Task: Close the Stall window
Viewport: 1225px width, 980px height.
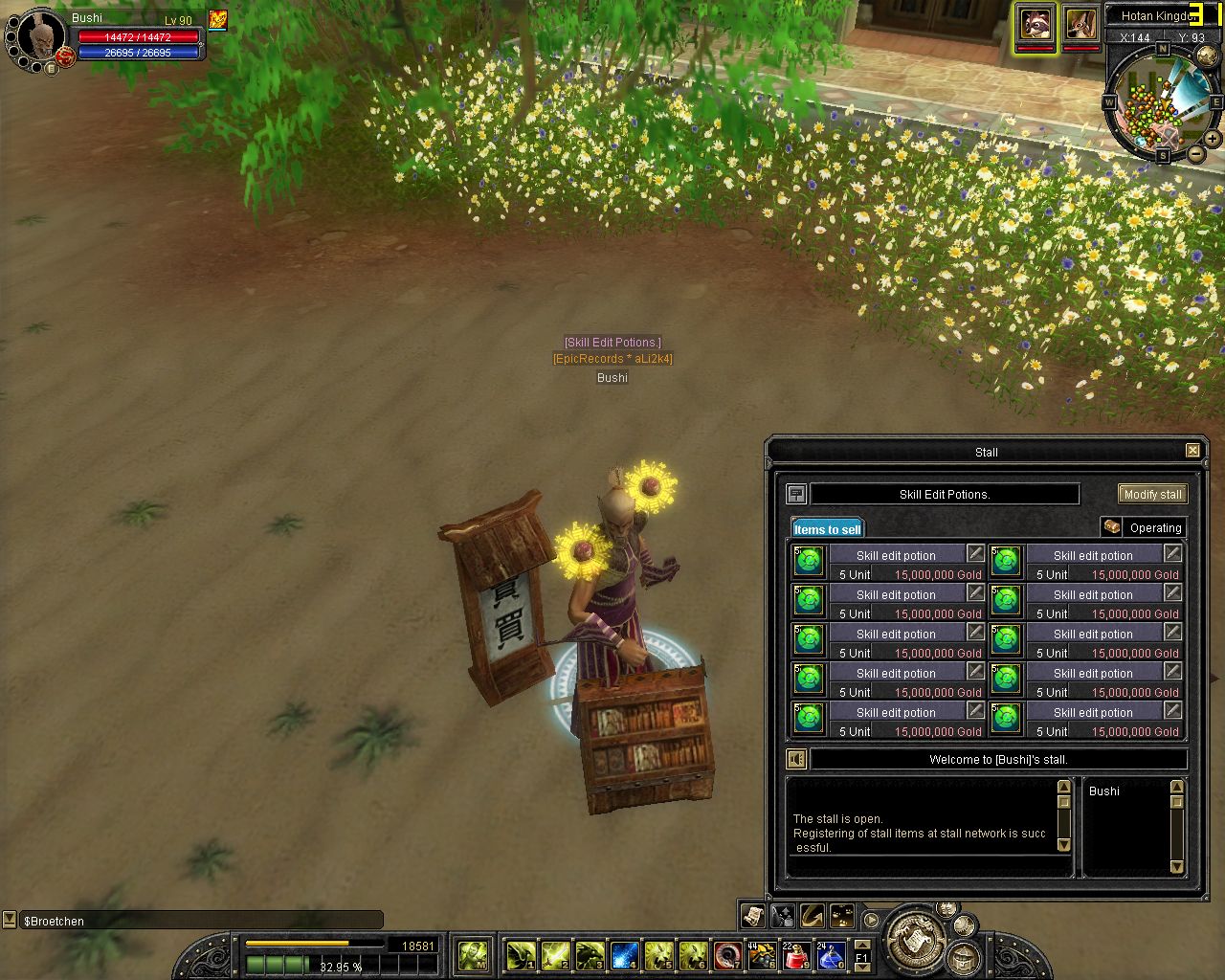Action: (x=1192, y=451)
